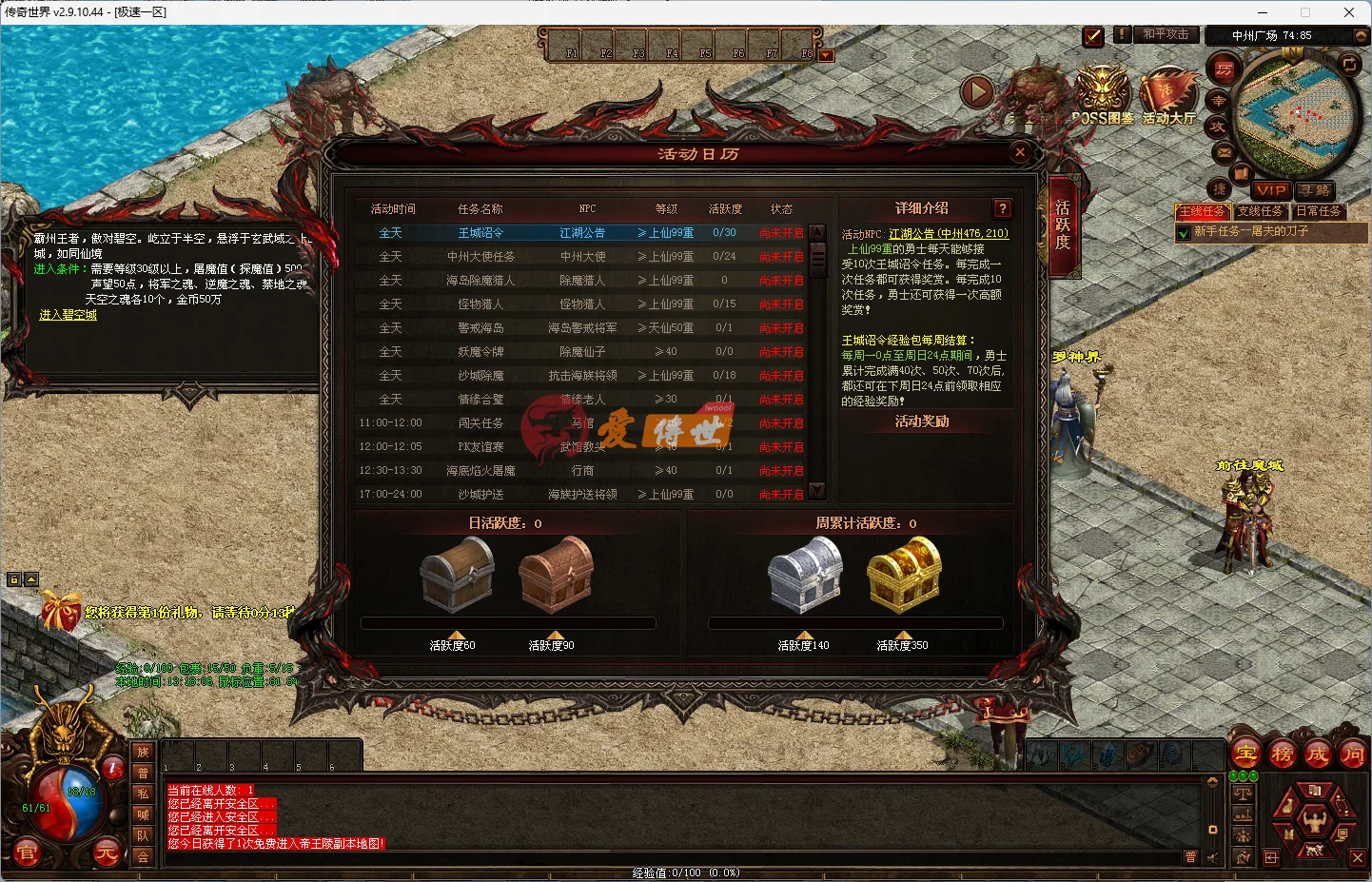Open the mail envelope icon beside minimap
Image resolution: width=1372 pixels, height=882 pixels.
tap(1223, 152)
